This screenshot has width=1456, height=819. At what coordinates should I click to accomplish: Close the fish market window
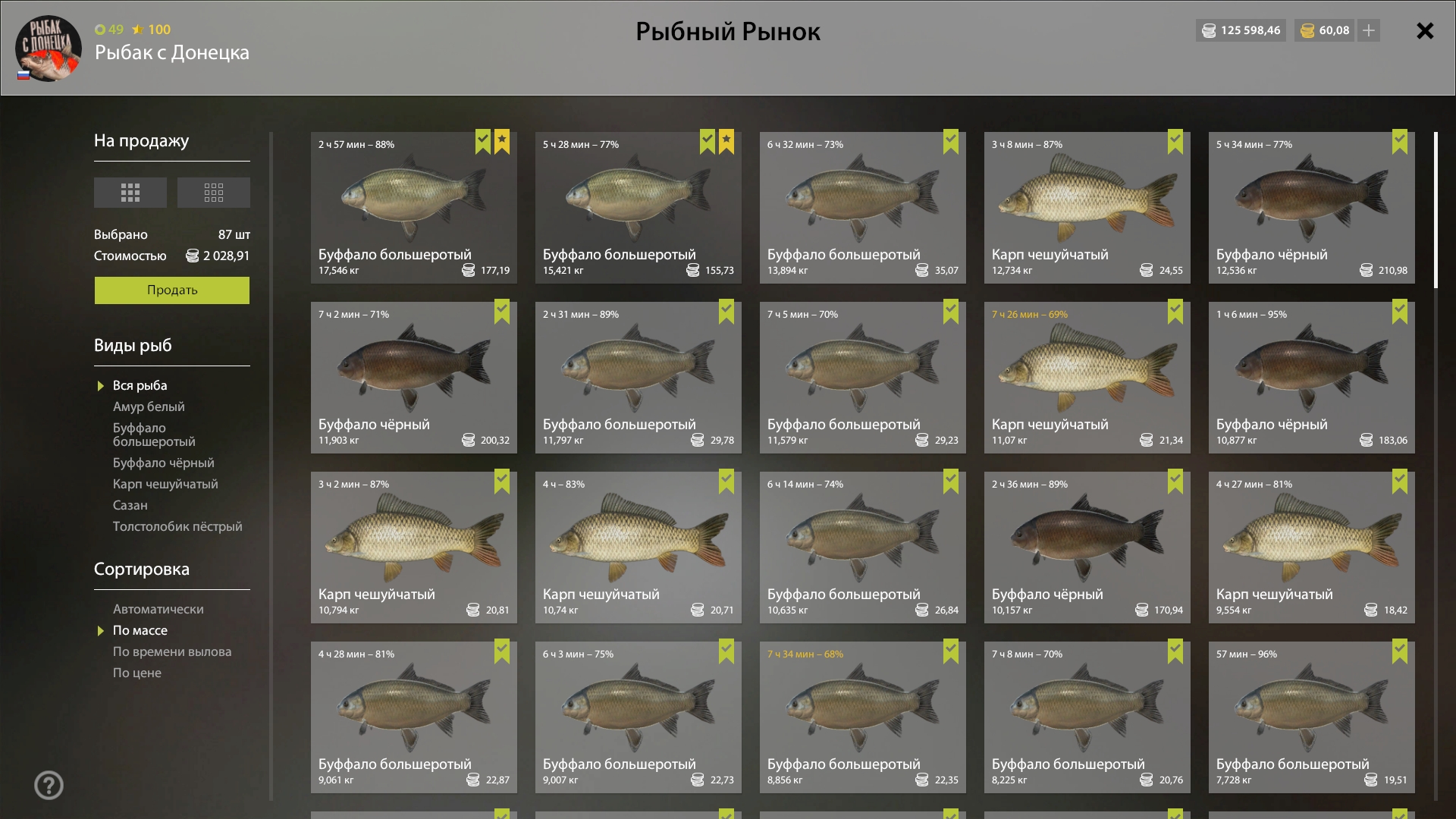[x=1425, y=31]
